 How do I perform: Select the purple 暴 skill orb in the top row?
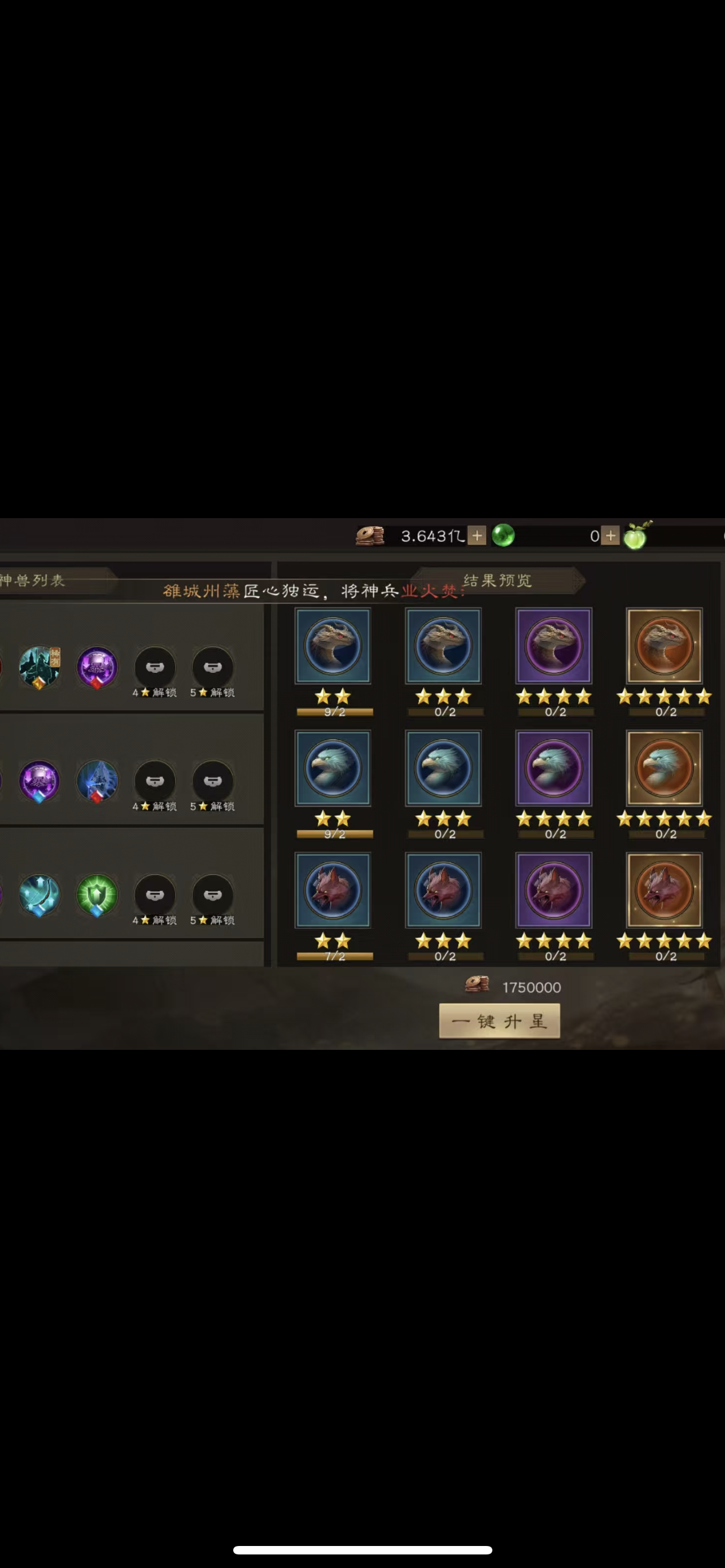(97, 667)
